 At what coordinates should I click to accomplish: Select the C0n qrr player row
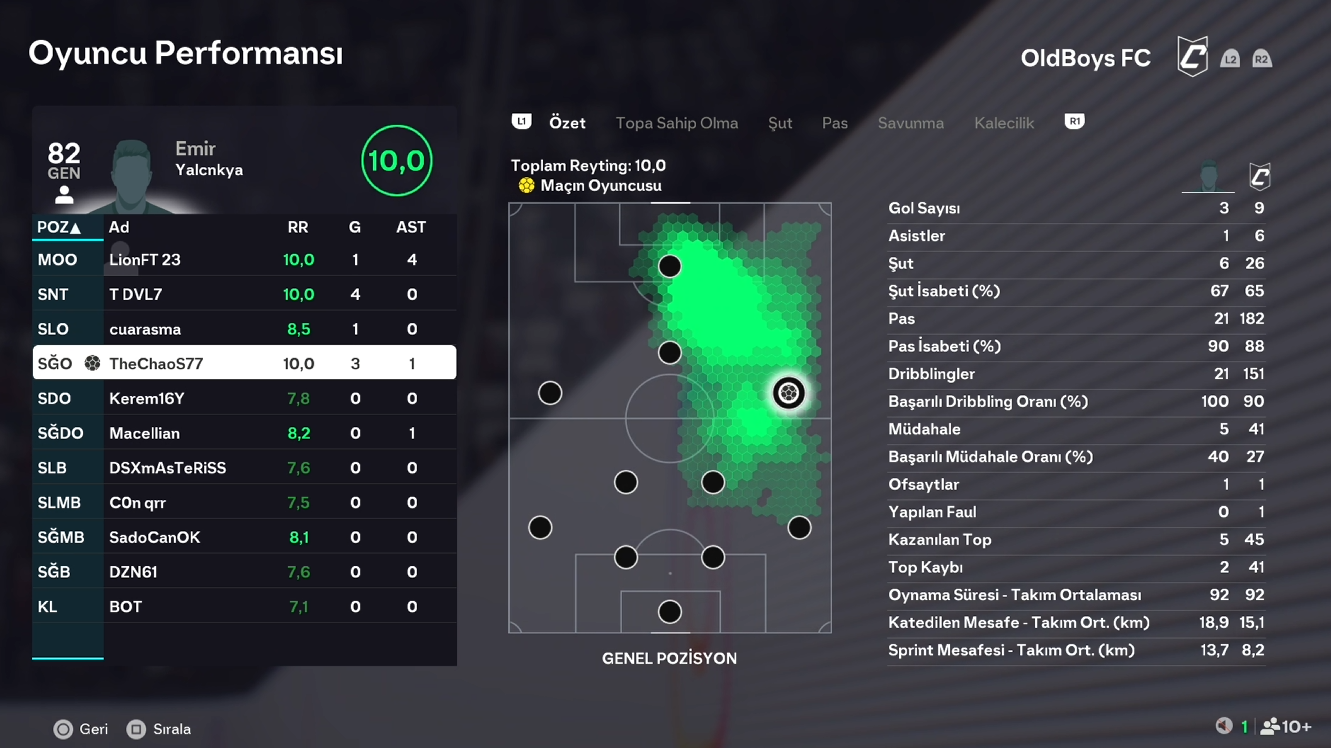click(244, 503)
